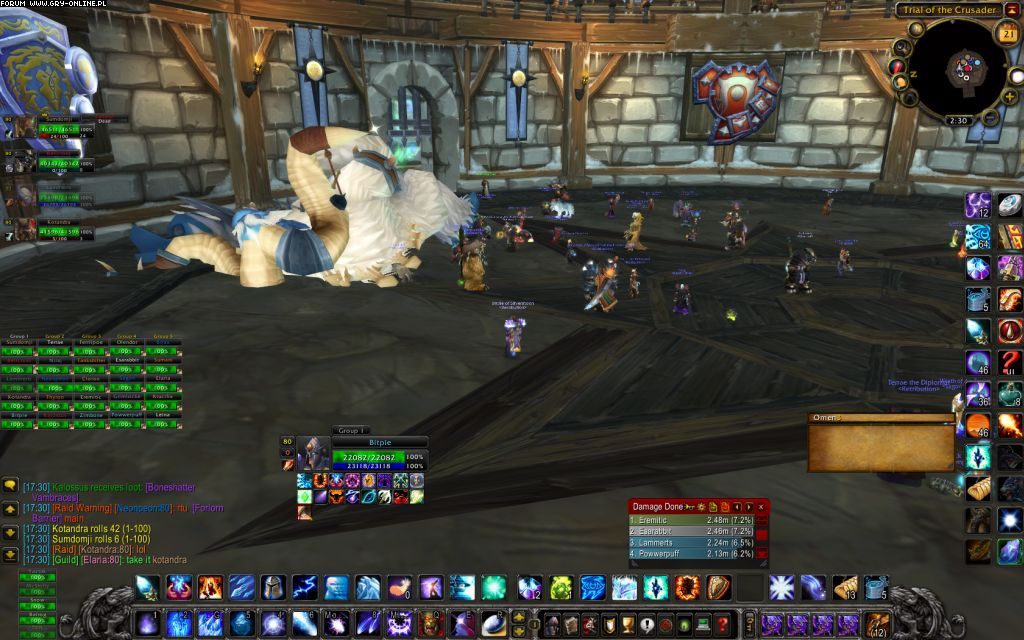Collapse the minimap using the header toggle
1024x640 pixels.
[x=1008, y=9]
